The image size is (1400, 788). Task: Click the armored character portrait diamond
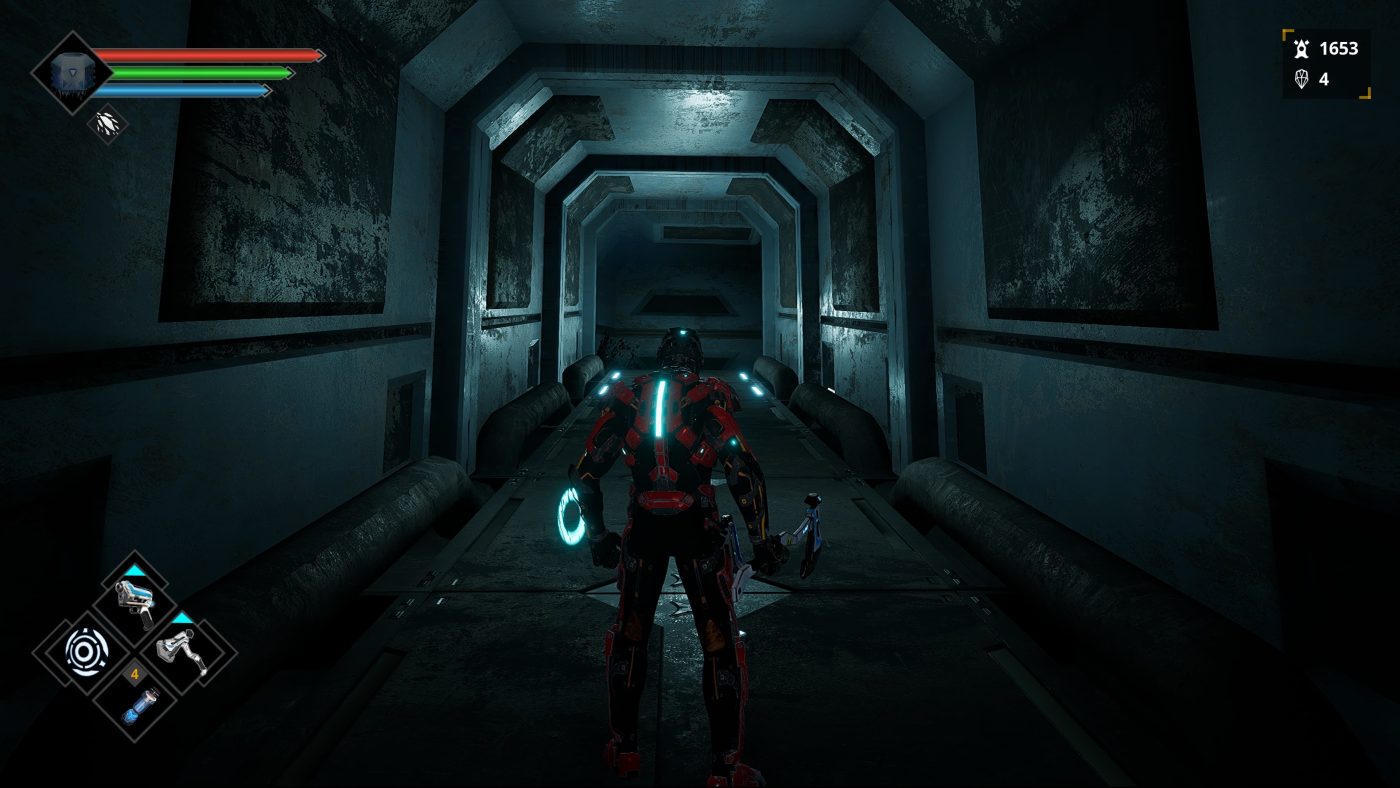click(71, 72)
